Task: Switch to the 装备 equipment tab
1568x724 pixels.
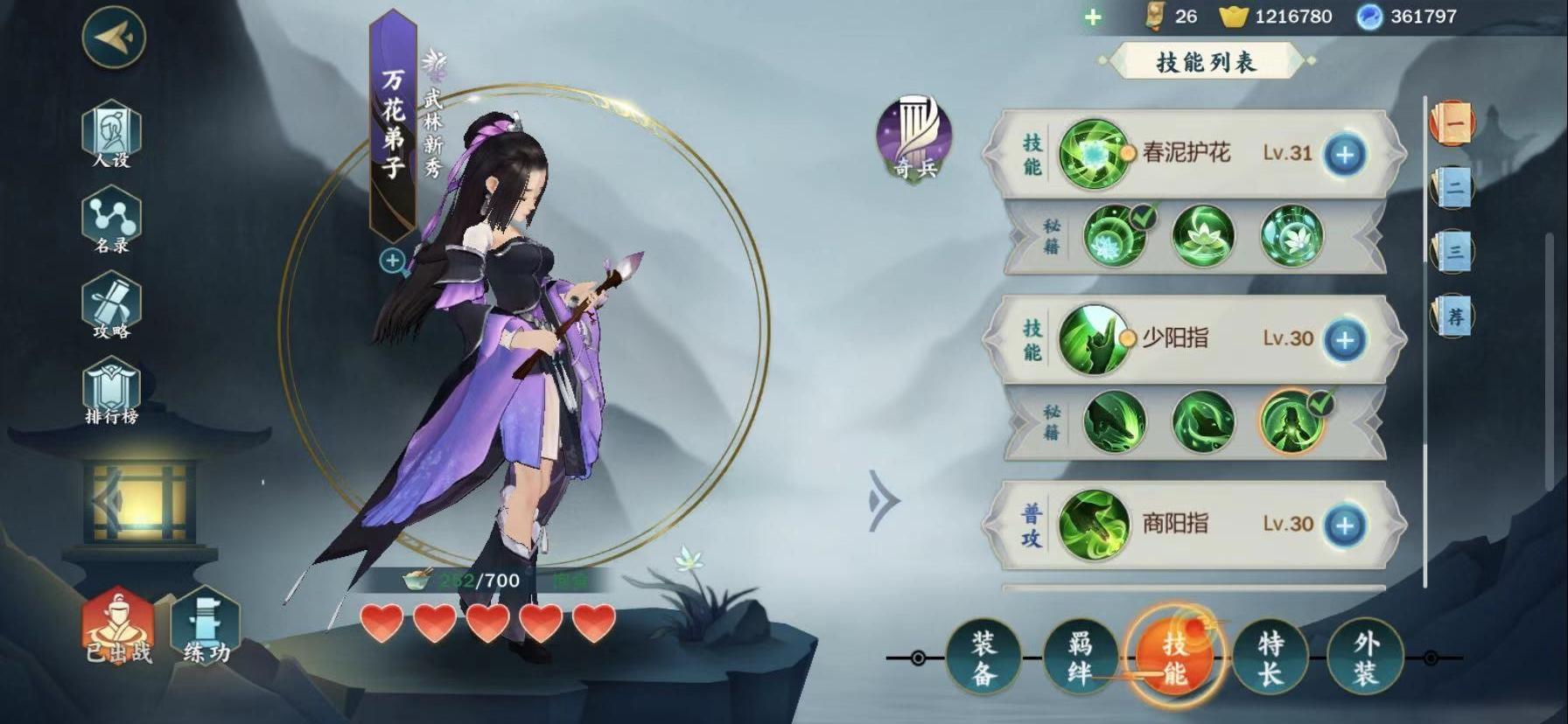Action: [983, 658]
